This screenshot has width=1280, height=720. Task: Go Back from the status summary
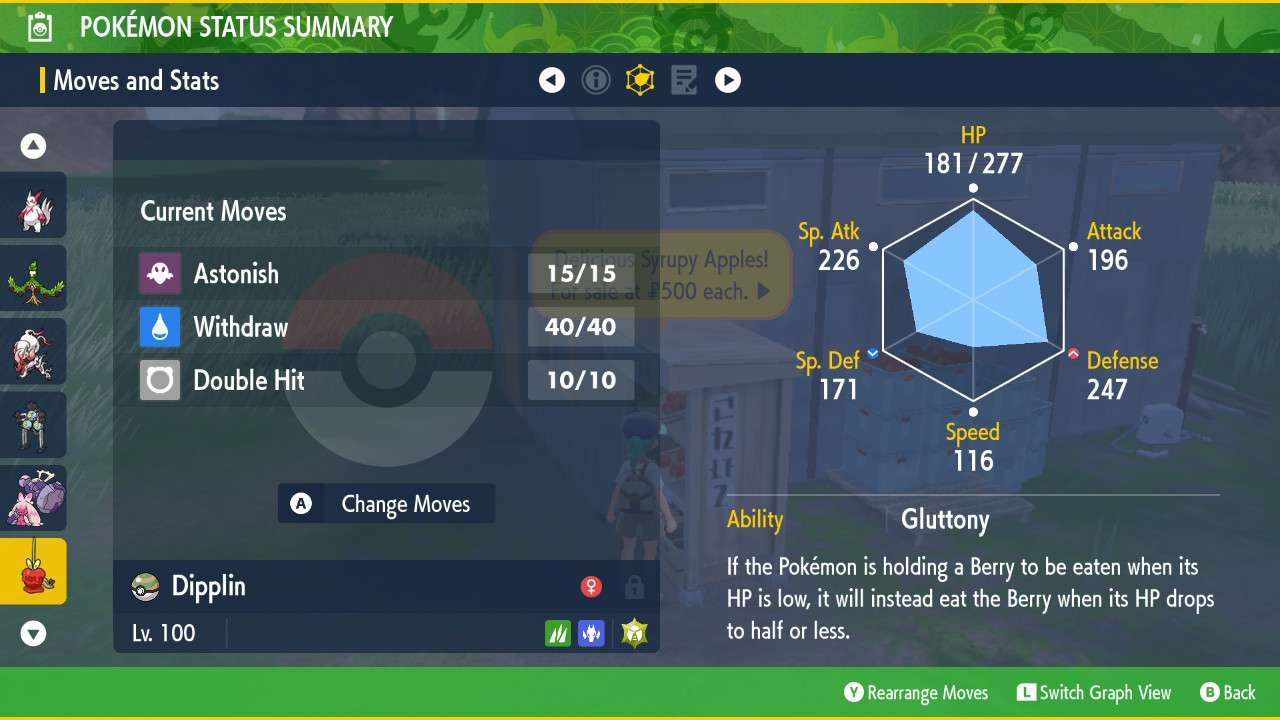[x=1227, y=693]
